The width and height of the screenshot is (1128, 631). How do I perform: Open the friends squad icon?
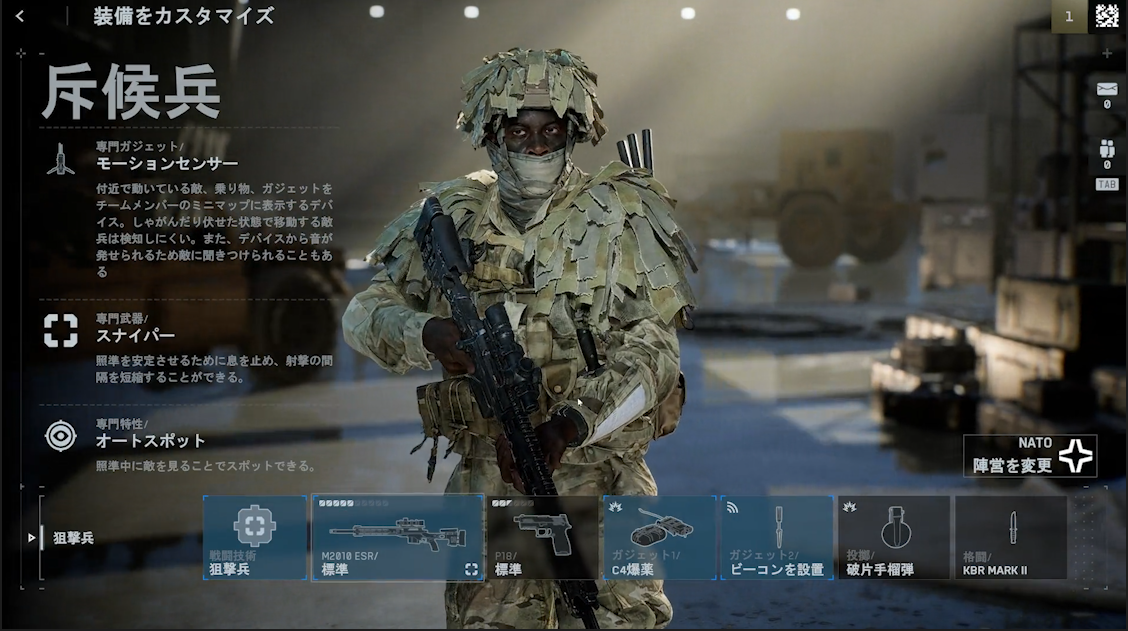pos(1106,150)
